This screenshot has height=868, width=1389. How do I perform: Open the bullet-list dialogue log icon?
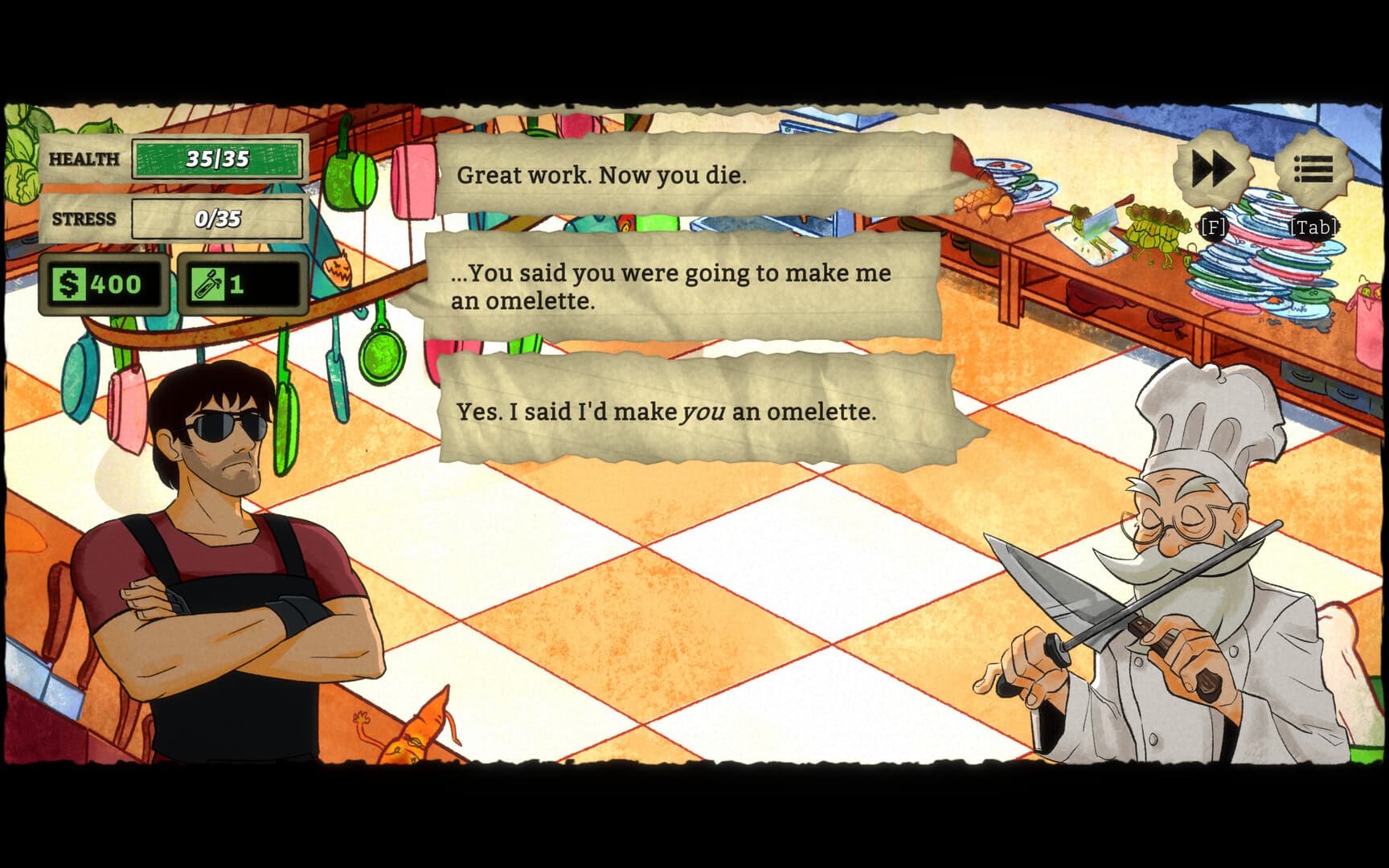tap(1313, 168)
